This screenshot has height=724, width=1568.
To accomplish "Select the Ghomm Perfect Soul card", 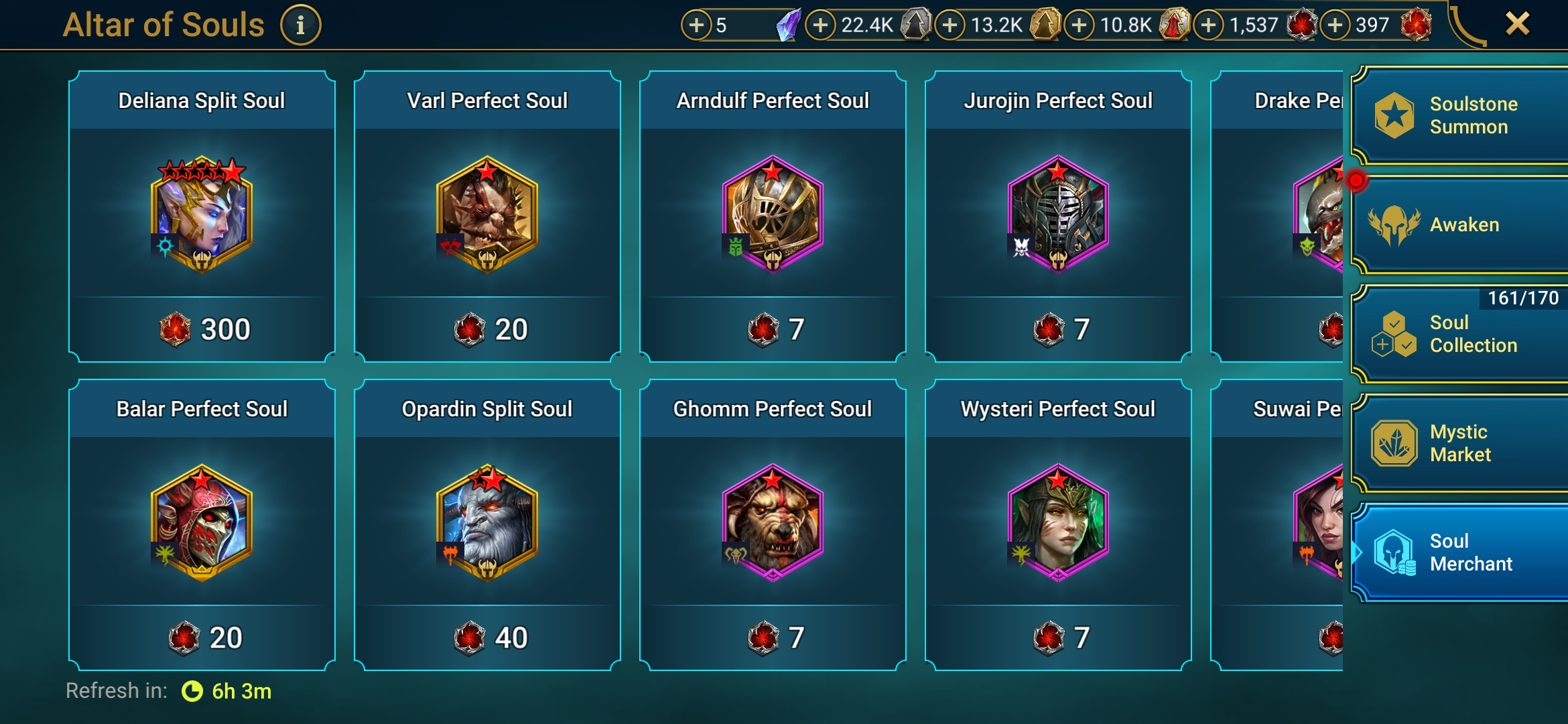I will [x=773, y=524].
